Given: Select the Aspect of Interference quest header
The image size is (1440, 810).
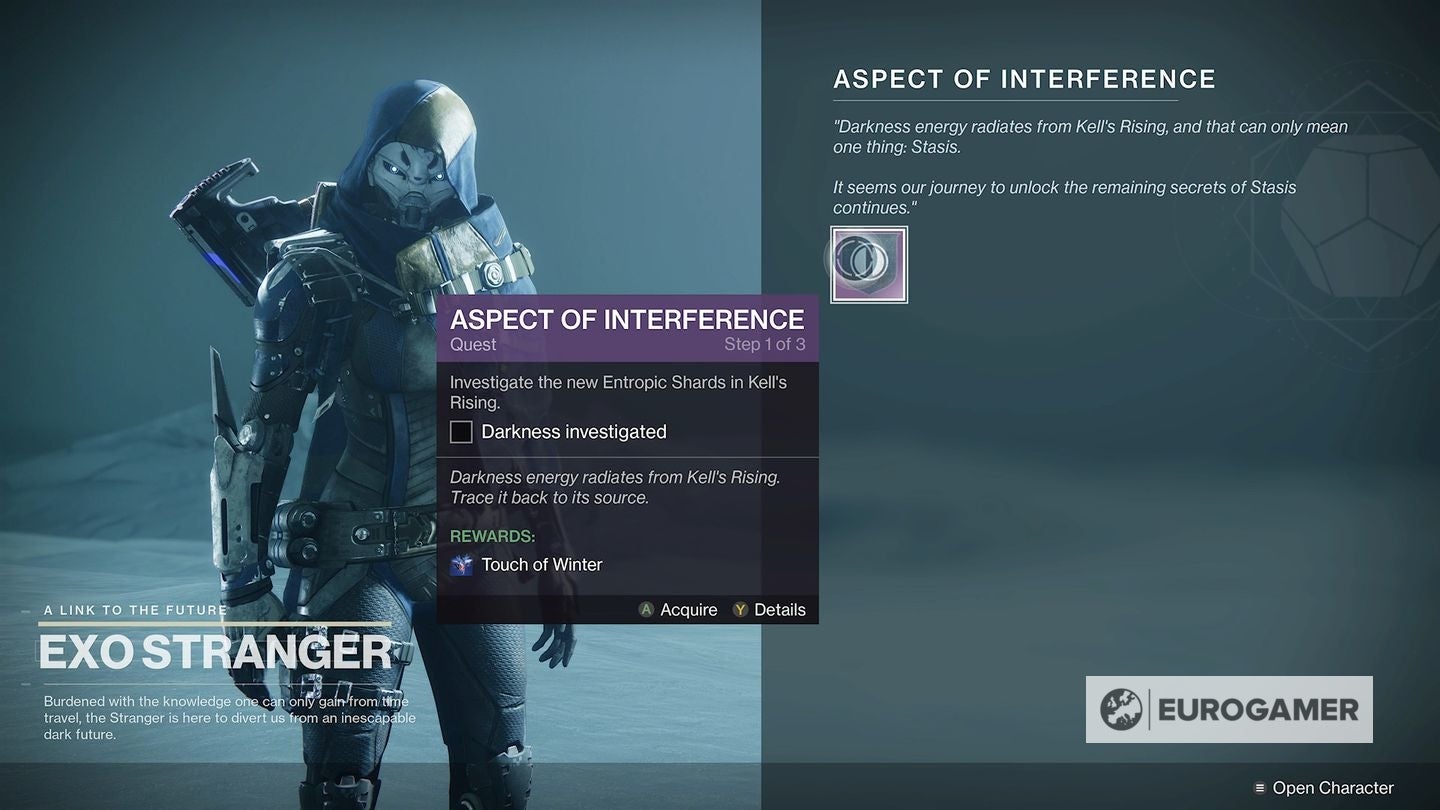Looking at the screenshot, I should point(1024,78).
